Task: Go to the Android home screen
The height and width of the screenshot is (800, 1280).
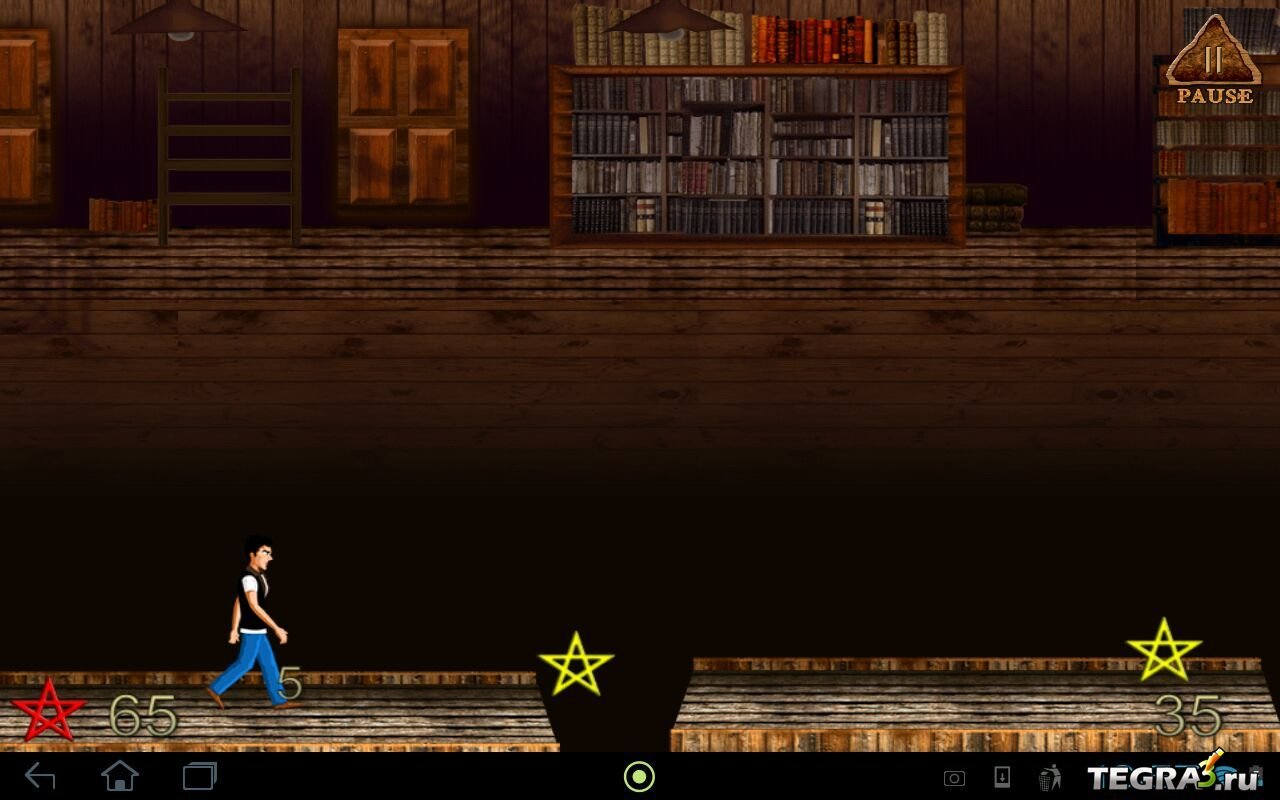Action: (x=120, y=776)
